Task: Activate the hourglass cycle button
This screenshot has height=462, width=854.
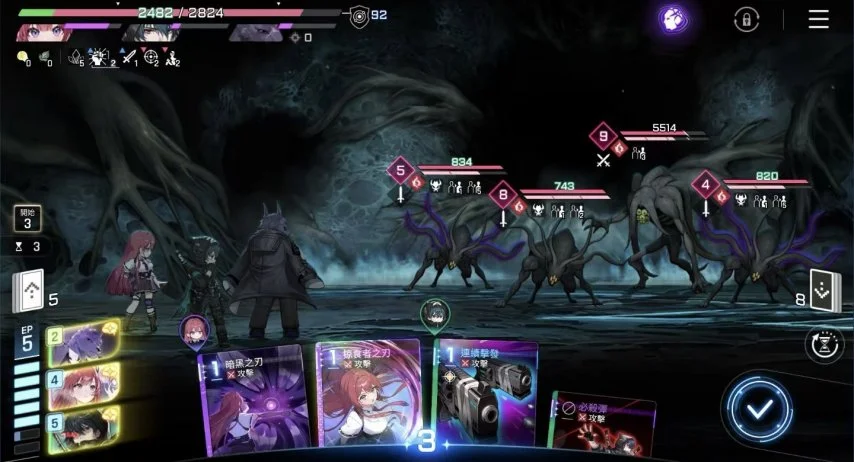Action: point(826,343)
